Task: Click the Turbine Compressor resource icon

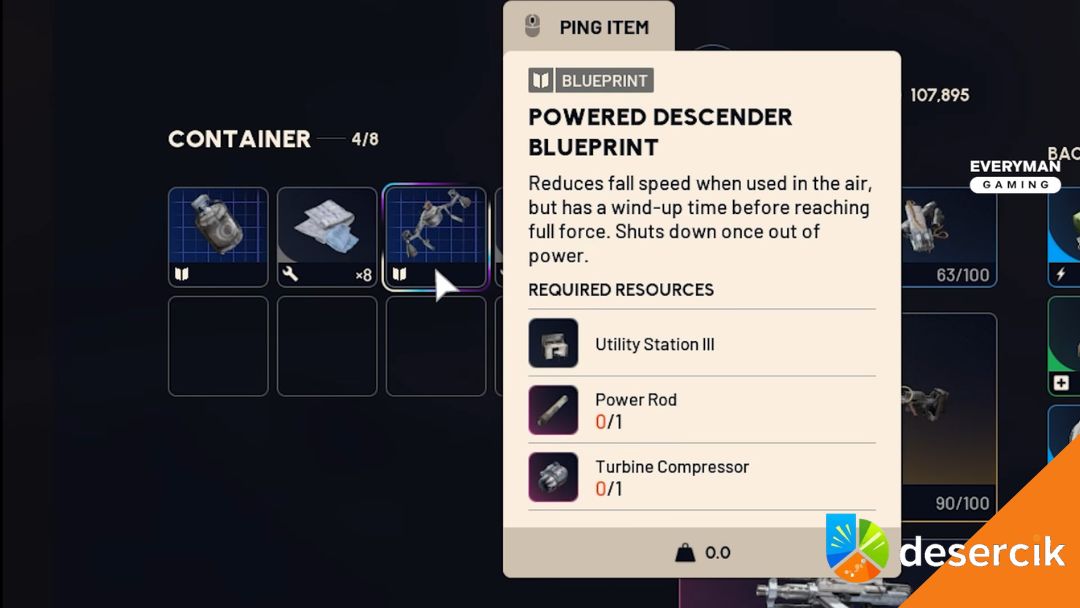Action: (x=553, y=477)
